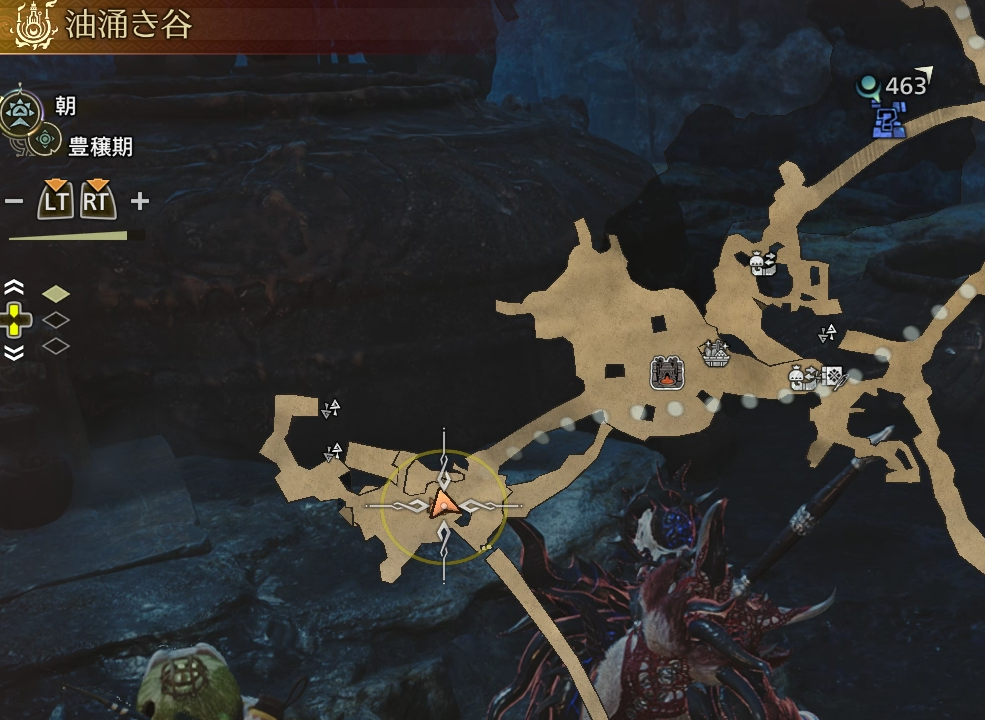Select the highlighted floor layer diamond
985x720 pixels.
coord(56,293)
